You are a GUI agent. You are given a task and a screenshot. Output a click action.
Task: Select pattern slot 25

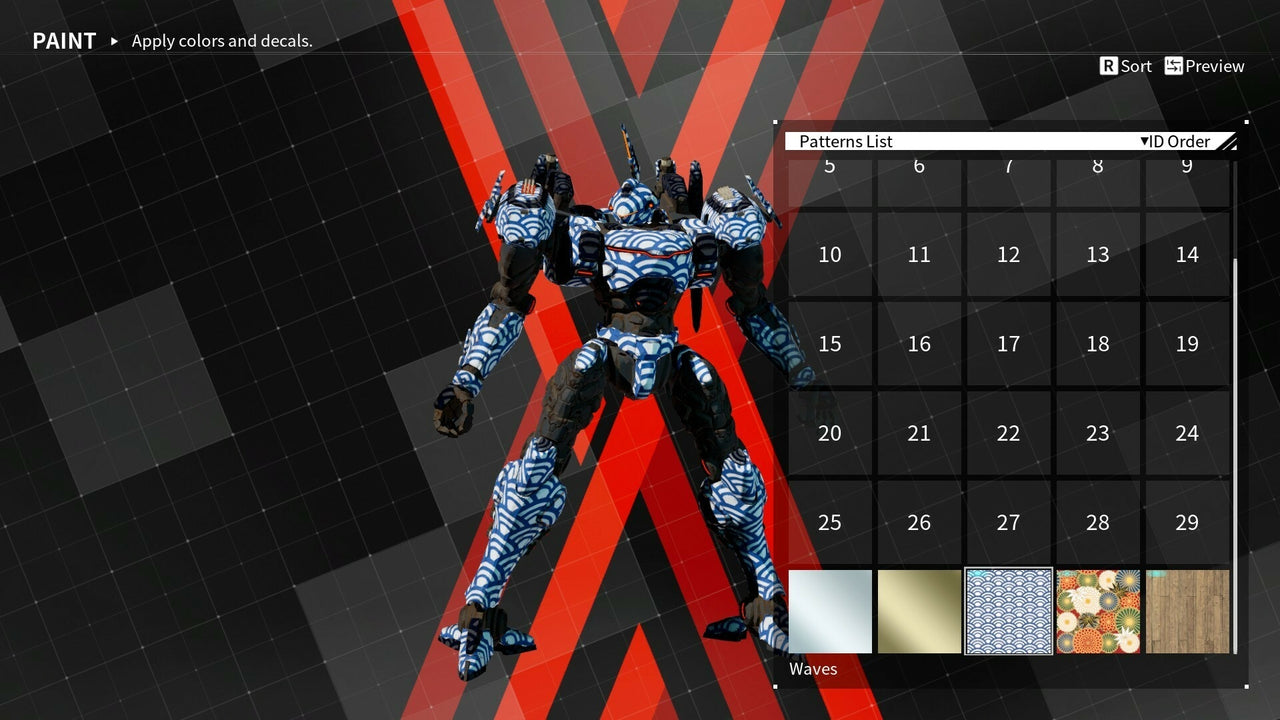click(x=829, y=522)
